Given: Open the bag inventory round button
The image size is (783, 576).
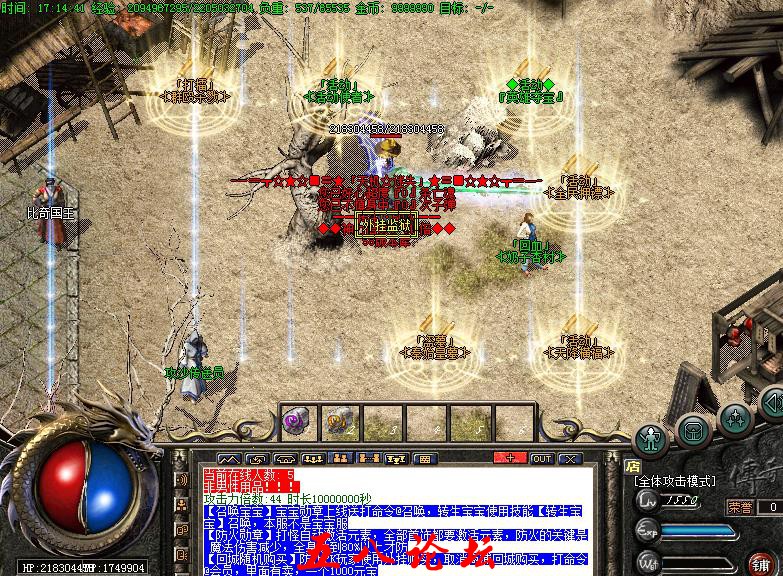Looking at the screenshot, I should (692, 430).
